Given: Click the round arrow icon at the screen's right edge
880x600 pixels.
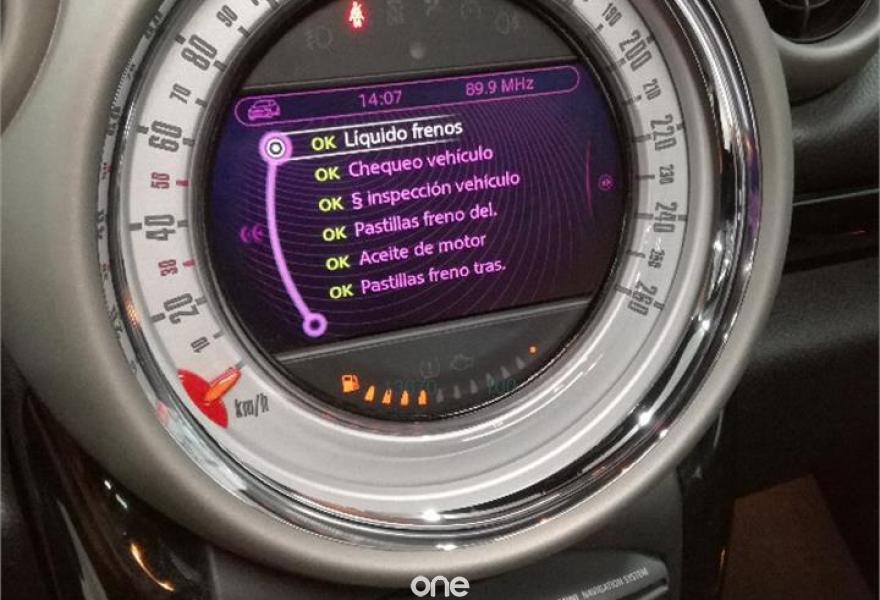Looking at the screenshot, I should tap(603, 183).
